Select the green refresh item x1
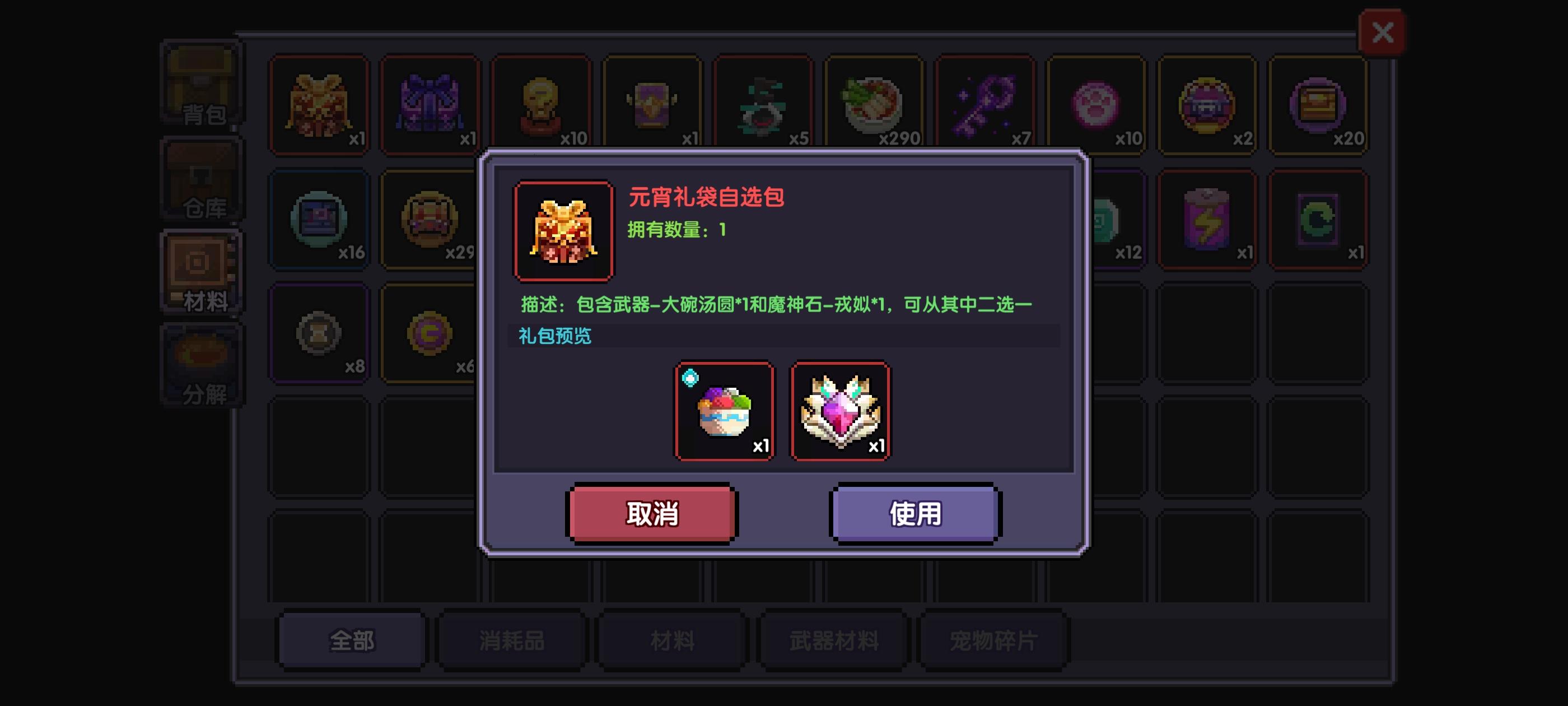 (1320, 219)
